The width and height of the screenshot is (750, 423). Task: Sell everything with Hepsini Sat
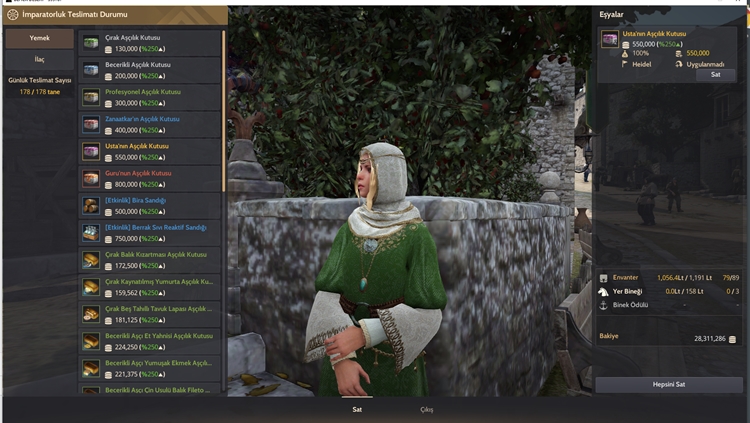669,385
